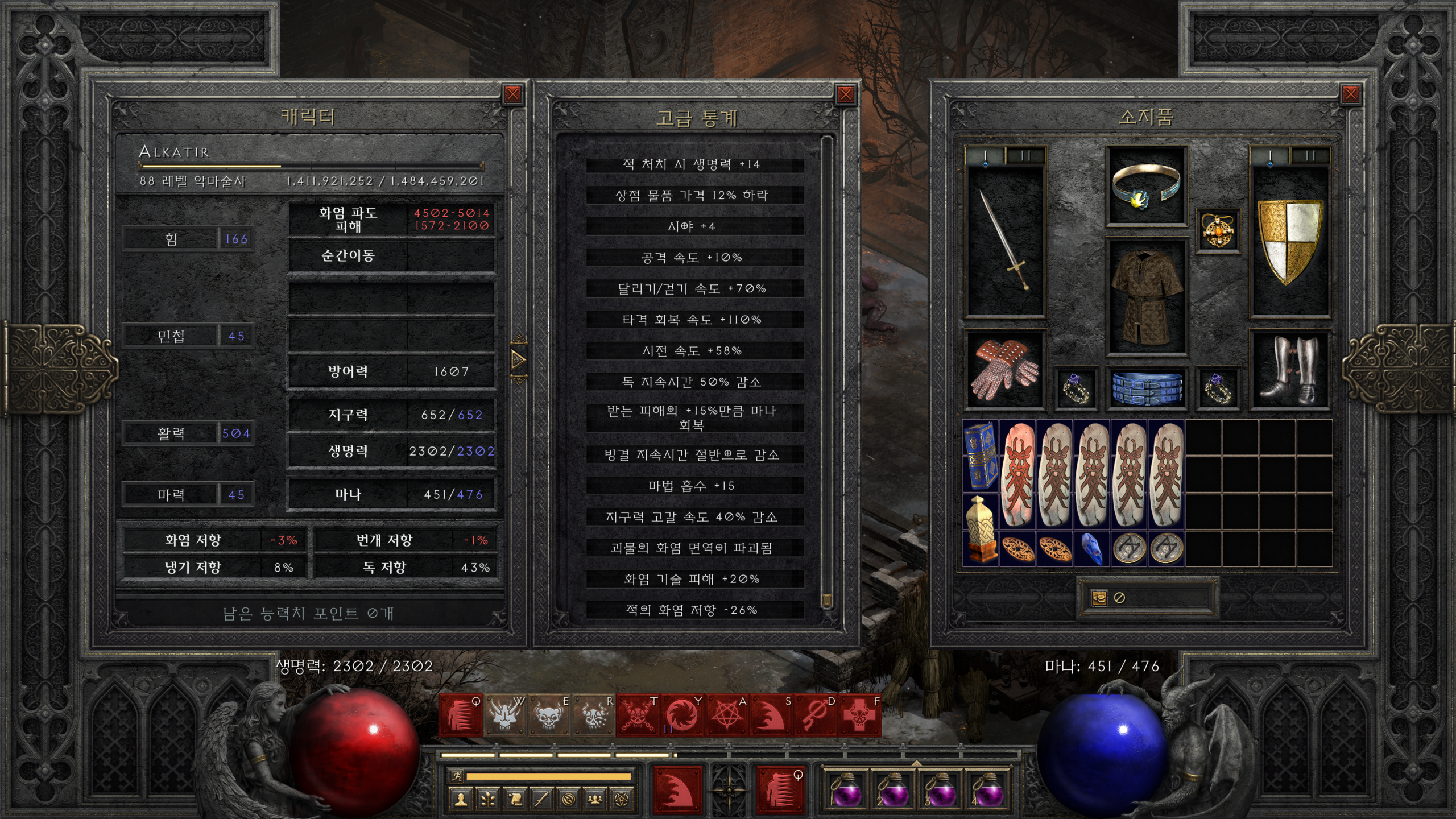The height and width of the screenshot is (819, 1456).
Task: Close the 캐릭터 character panel
Action: click(512, 94)
